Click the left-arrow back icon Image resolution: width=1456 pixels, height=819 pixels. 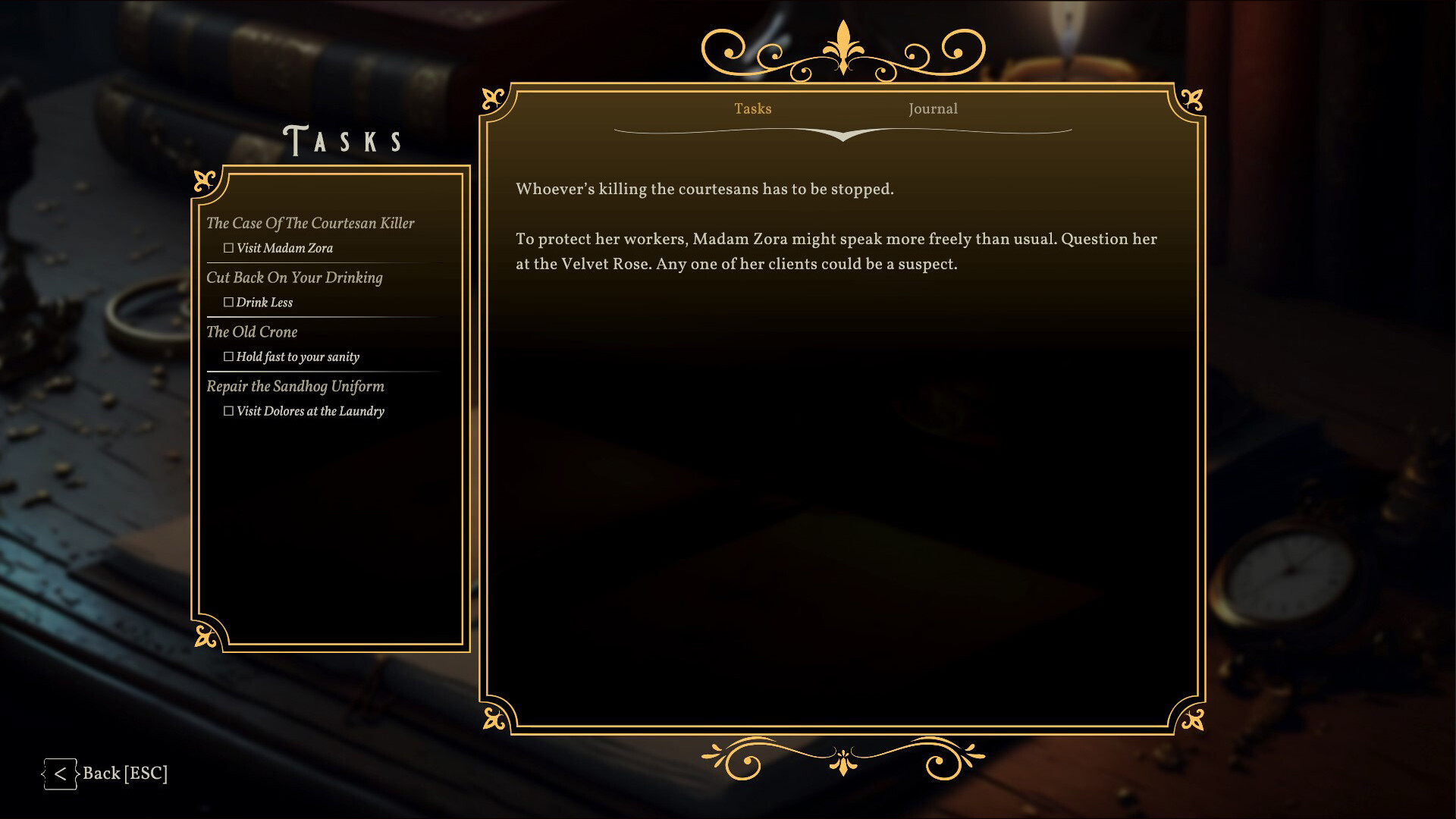pyautogui.click(x=61, y=773)
